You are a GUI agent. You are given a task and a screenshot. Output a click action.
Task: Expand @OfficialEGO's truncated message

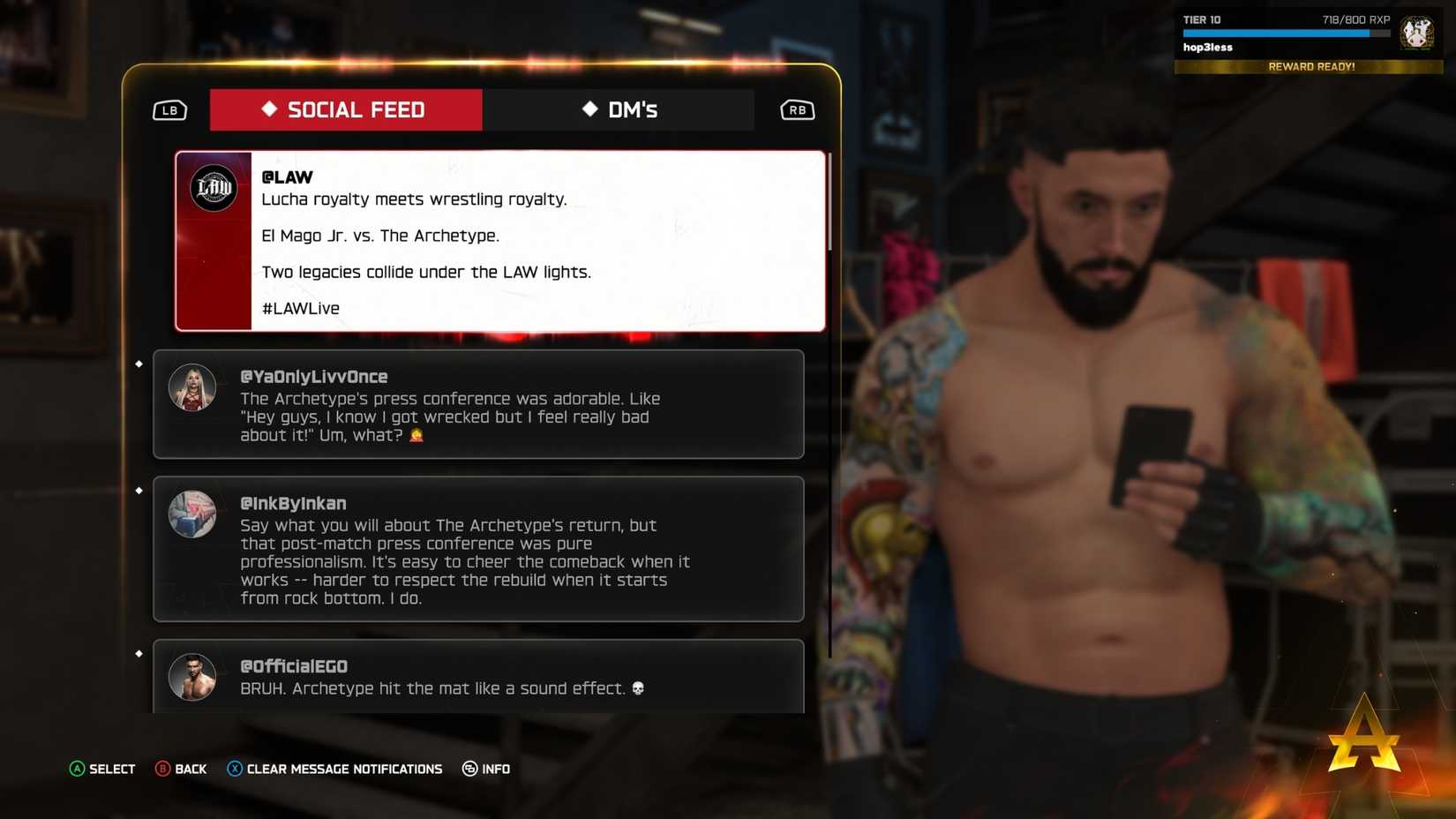click(478, 680)
